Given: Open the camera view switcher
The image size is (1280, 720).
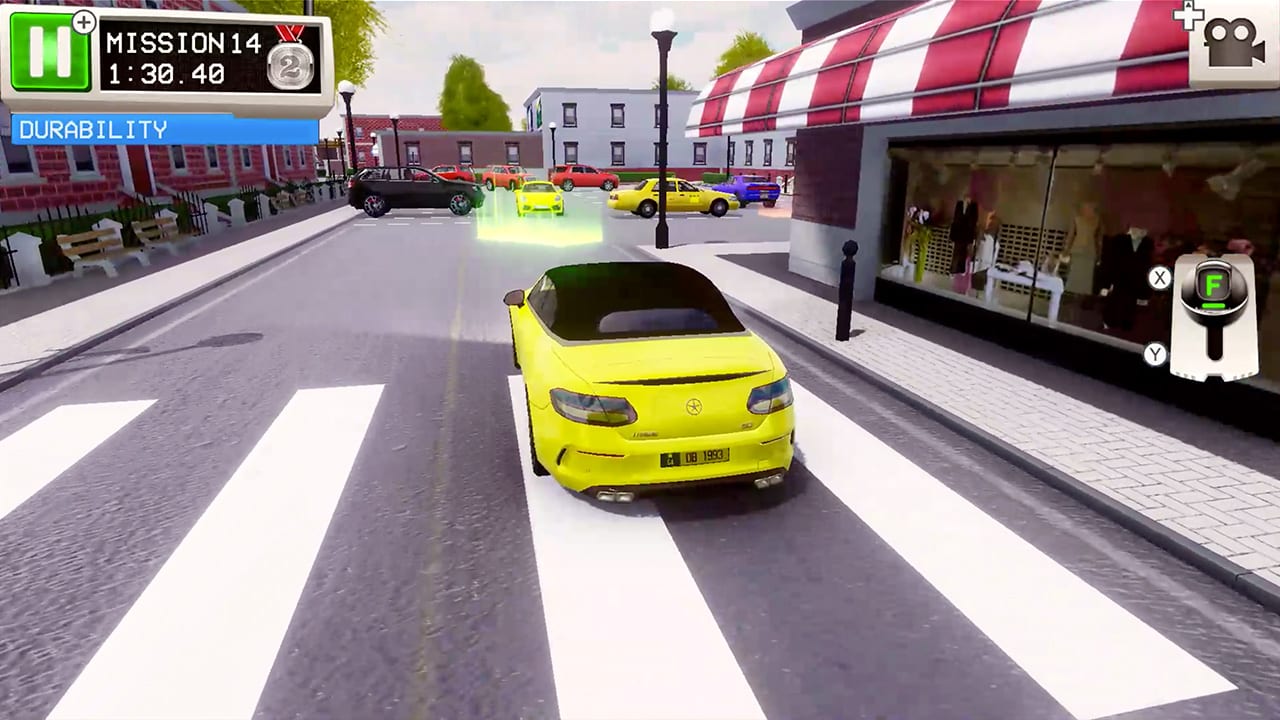Looking at the screenshot, I should [1234, 45].
